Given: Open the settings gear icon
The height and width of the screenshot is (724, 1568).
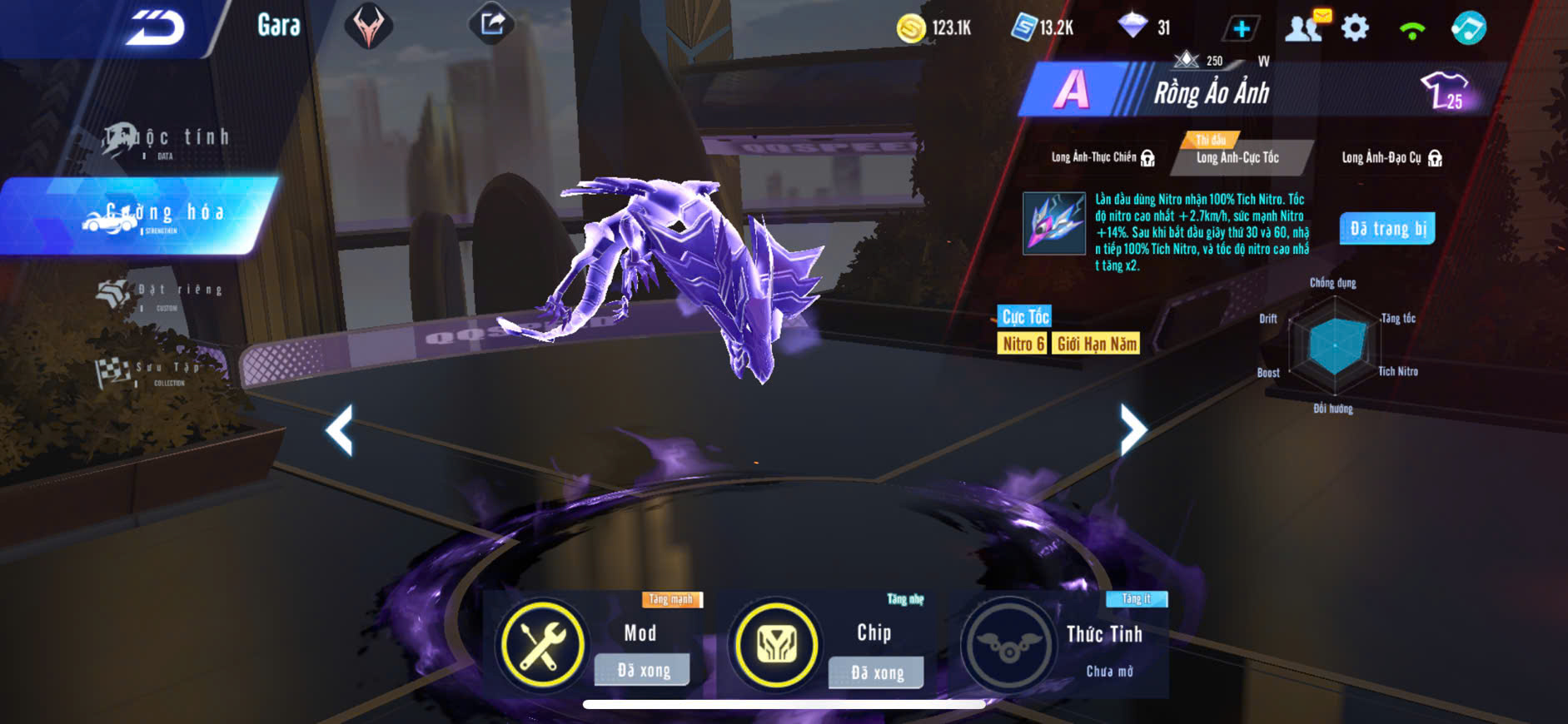Looking at the screenshot, I should [x=1355, y=28].
